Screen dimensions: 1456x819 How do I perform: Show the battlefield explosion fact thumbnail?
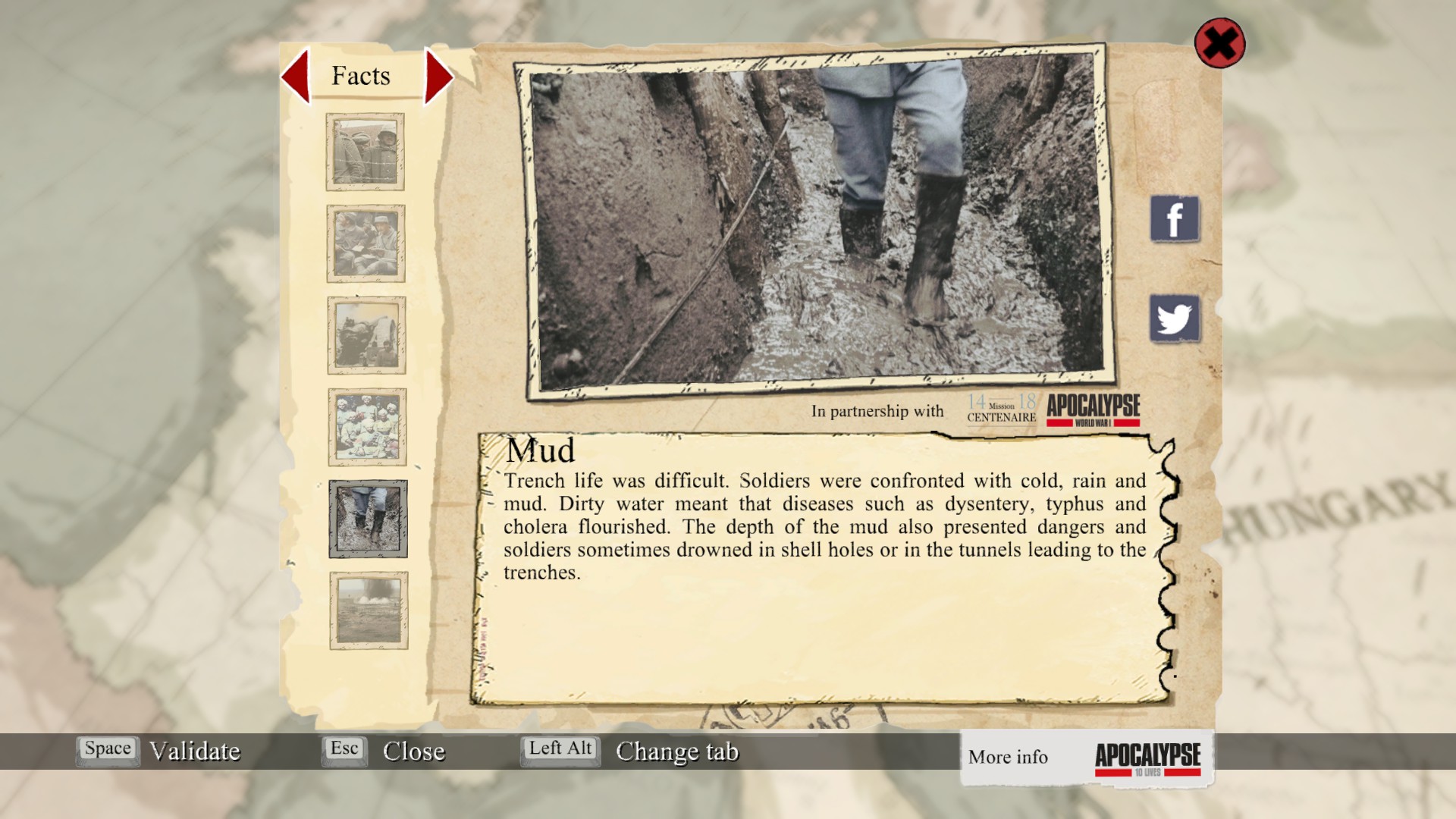pos(369,610)
